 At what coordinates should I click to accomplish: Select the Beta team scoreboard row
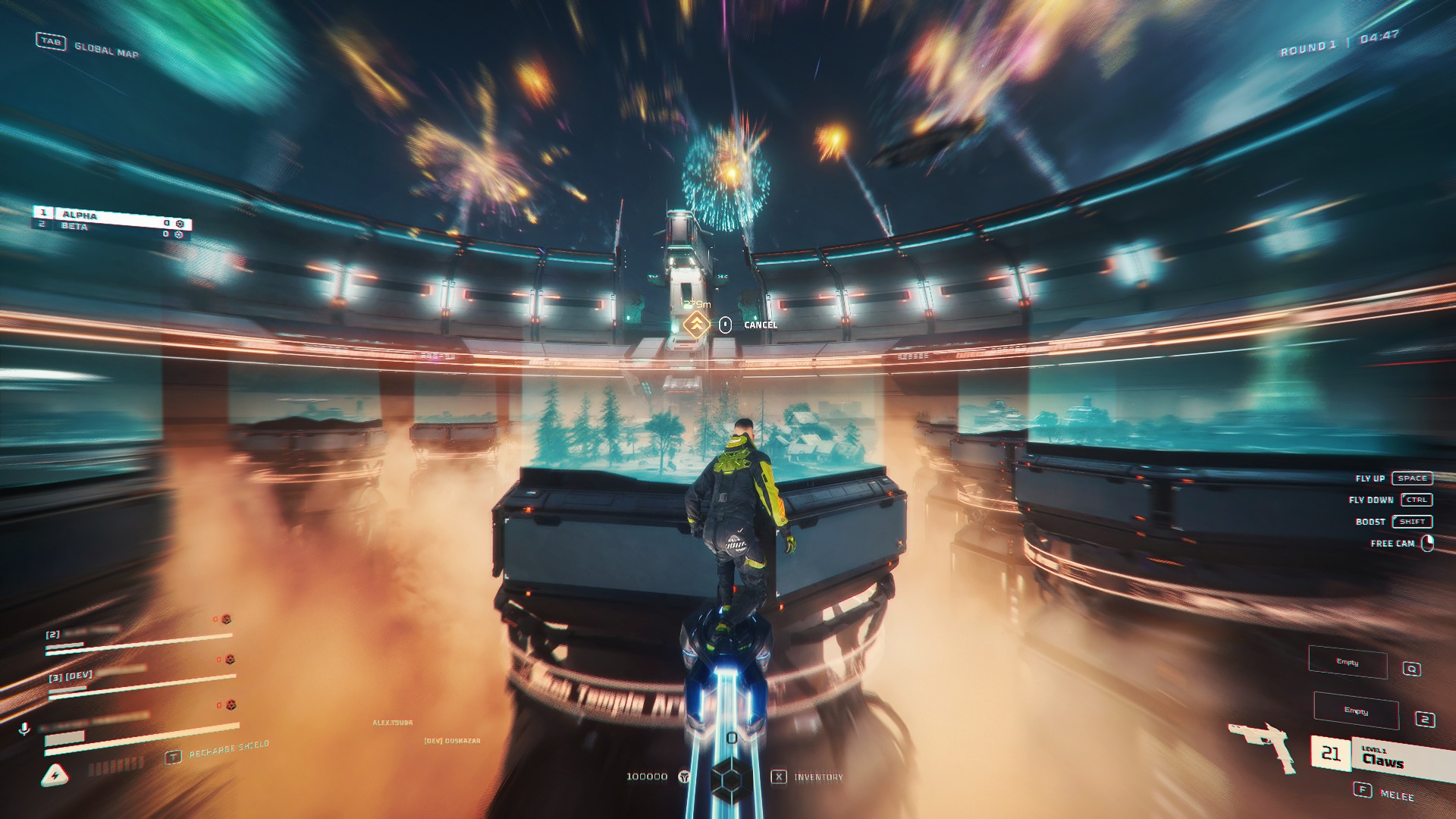[x=111, y=227]
